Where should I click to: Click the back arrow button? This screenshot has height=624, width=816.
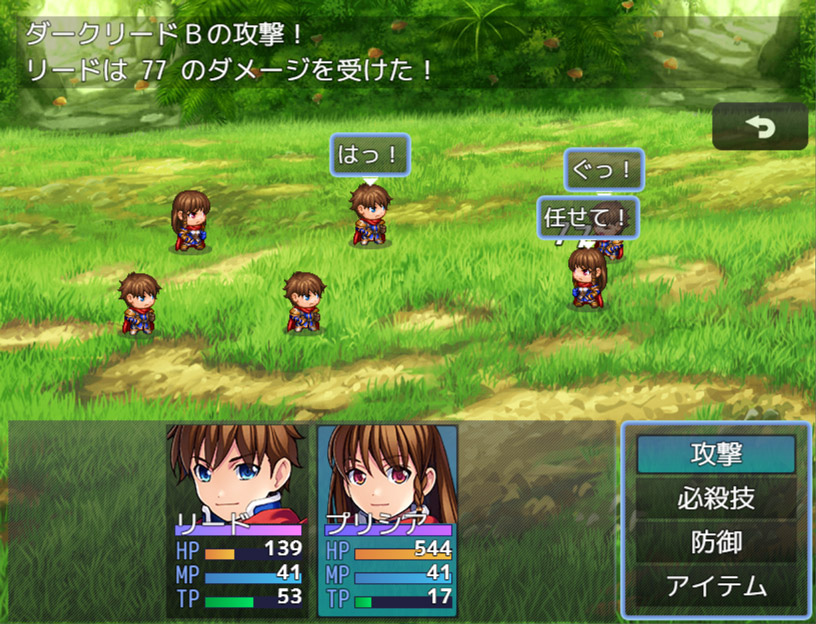[x=760, y=127]
